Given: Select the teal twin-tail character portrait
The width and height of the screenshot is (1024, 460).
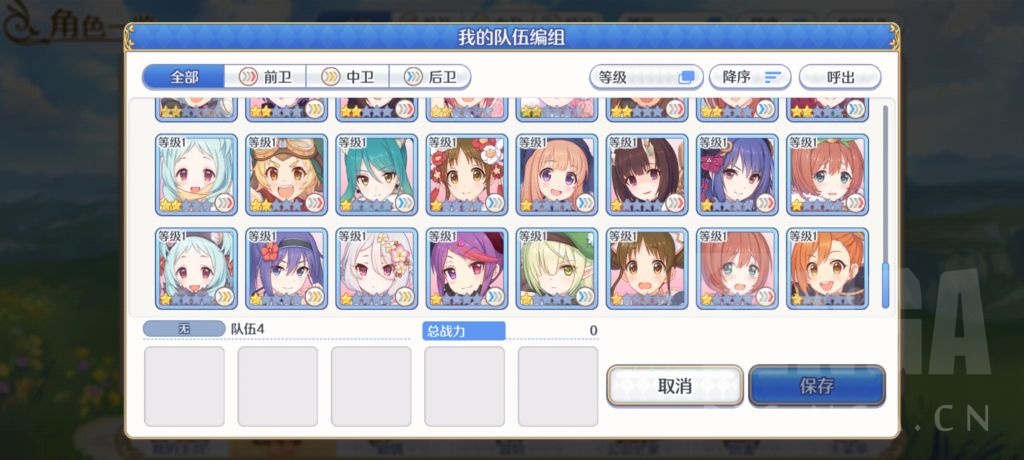Looking at the screenshot, I should pos(377,175).
